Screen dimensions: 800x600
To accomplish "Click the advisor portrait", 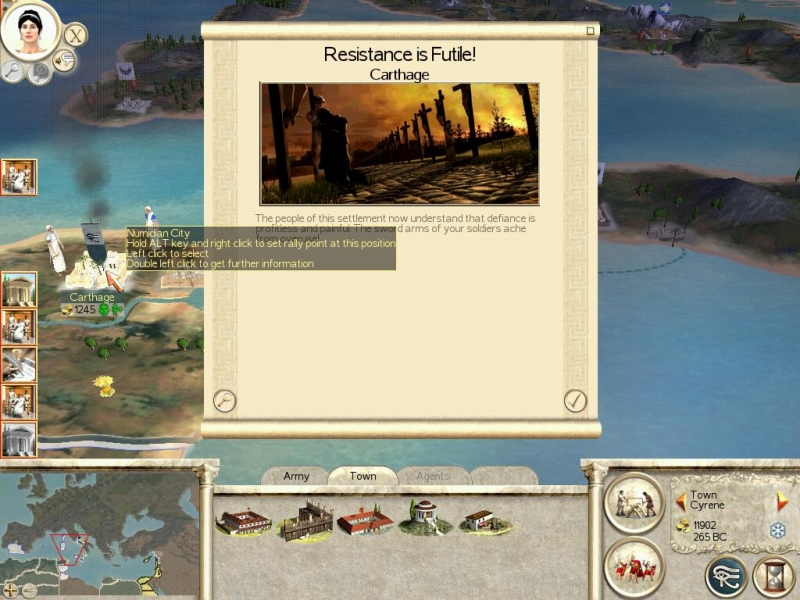I will (x=28, y=30).
